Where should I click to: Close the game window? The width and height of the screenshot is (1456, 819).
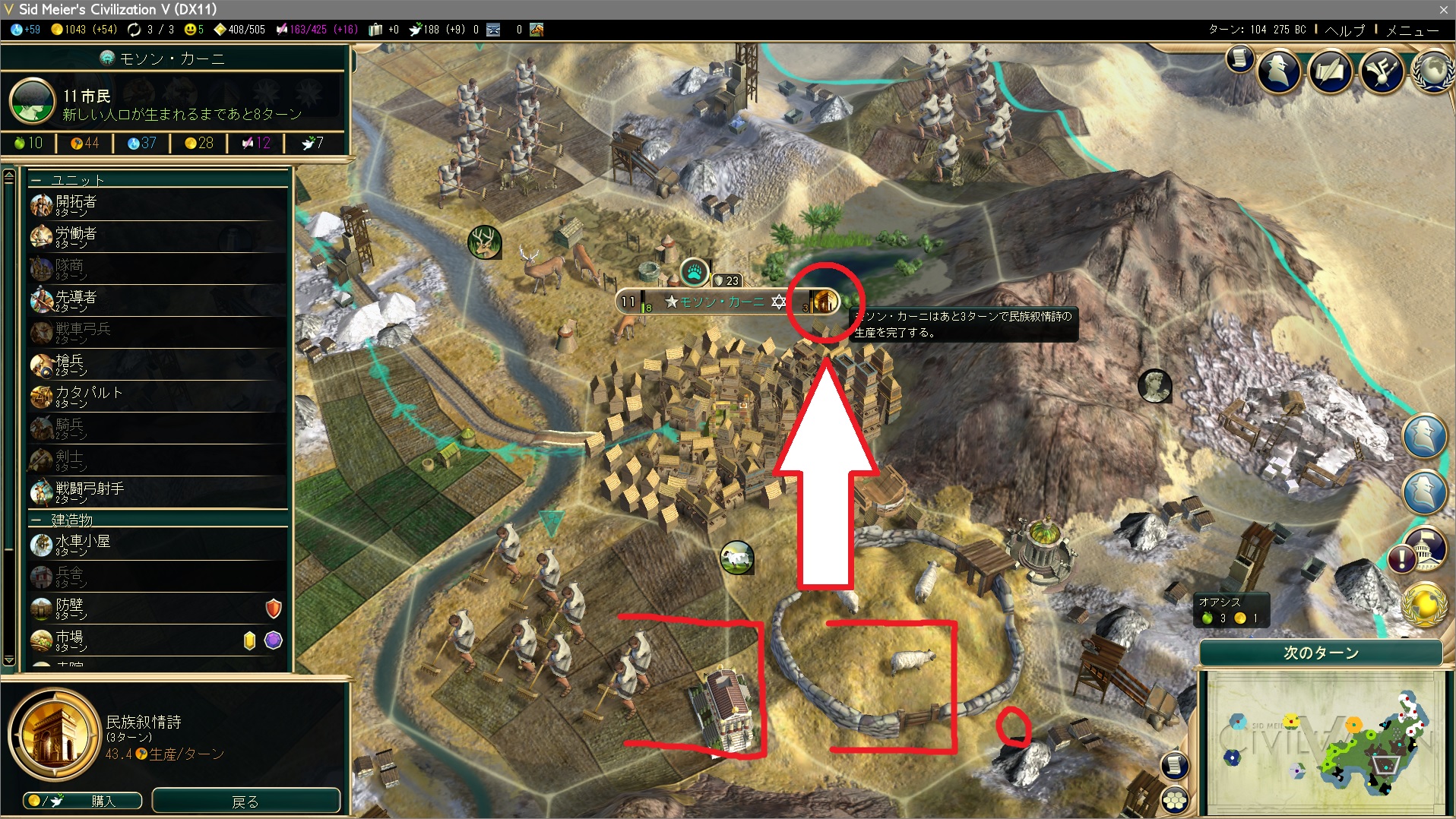tap(1443, 9)
